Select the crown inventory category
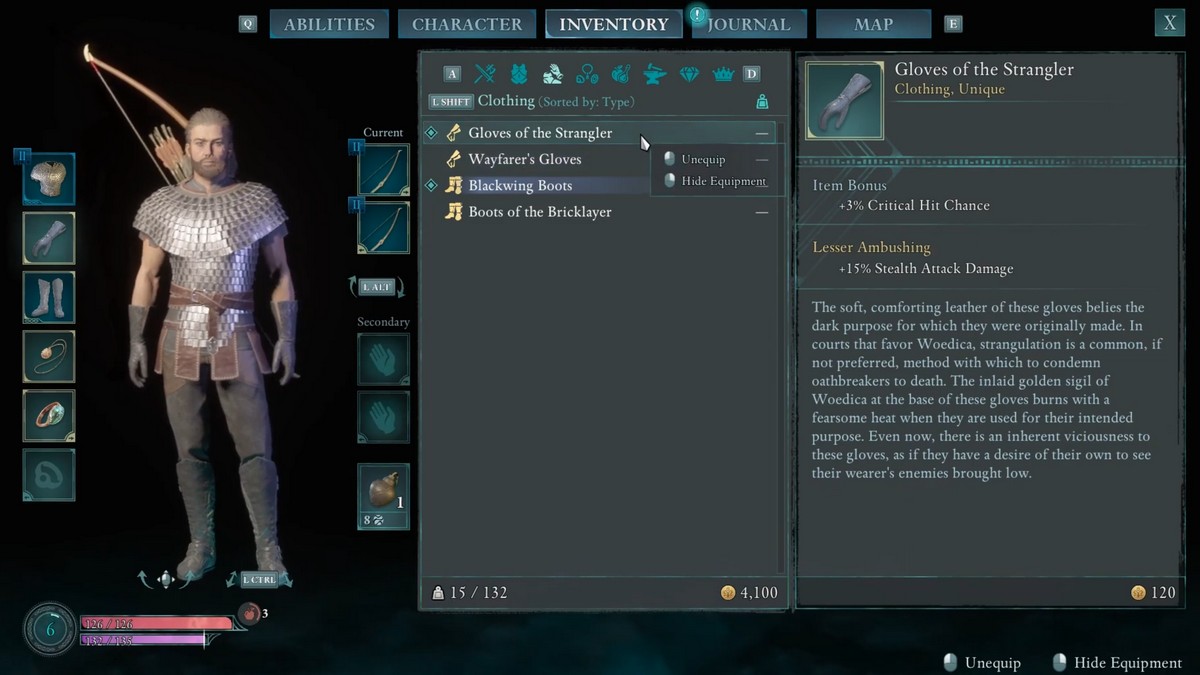The height and width of the screenshot is (675, 1200). [x=722, y=73]
